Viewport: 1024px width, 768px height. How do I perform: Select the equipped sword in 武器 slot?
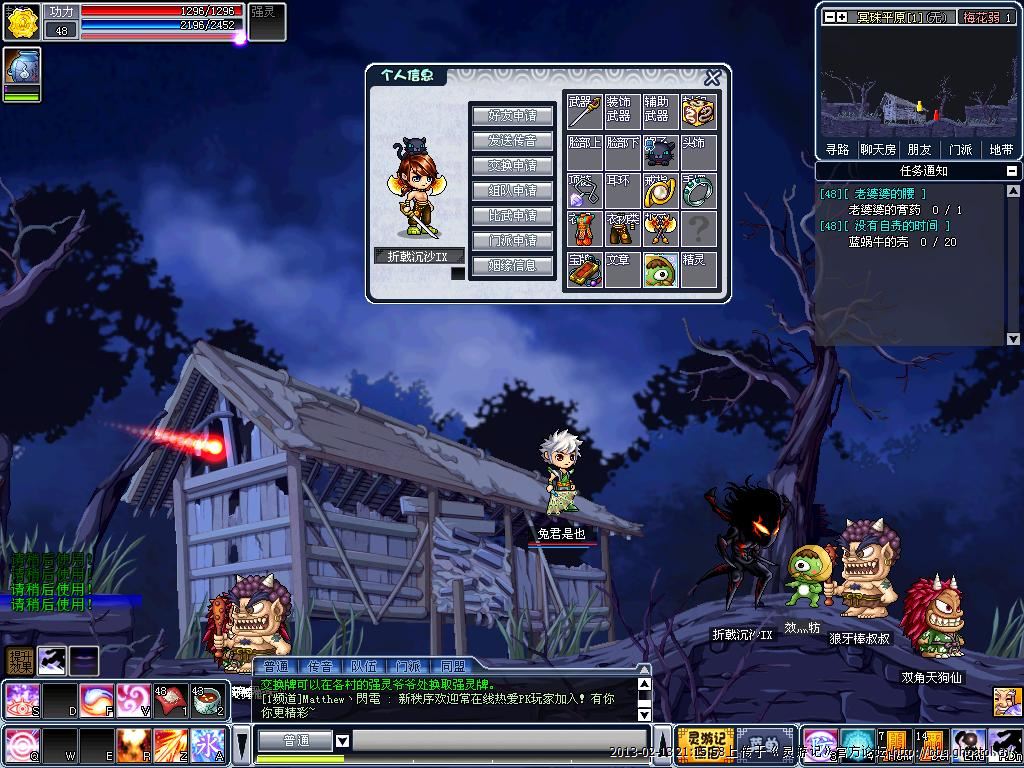584,112
